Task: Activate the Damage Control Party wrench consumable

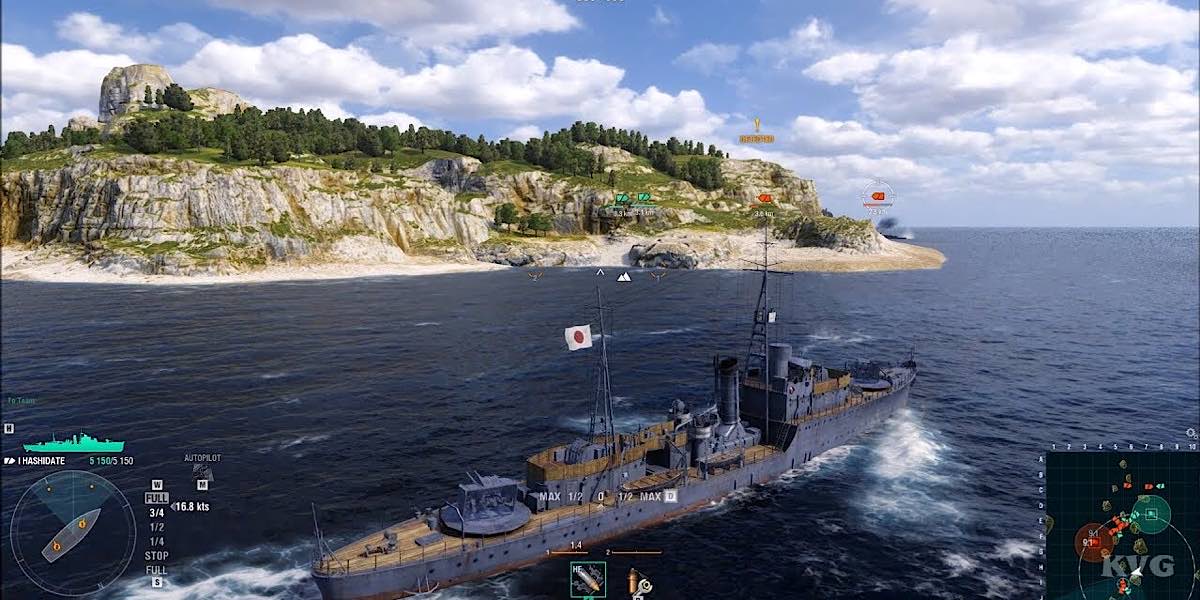Action: click(636, 580)
